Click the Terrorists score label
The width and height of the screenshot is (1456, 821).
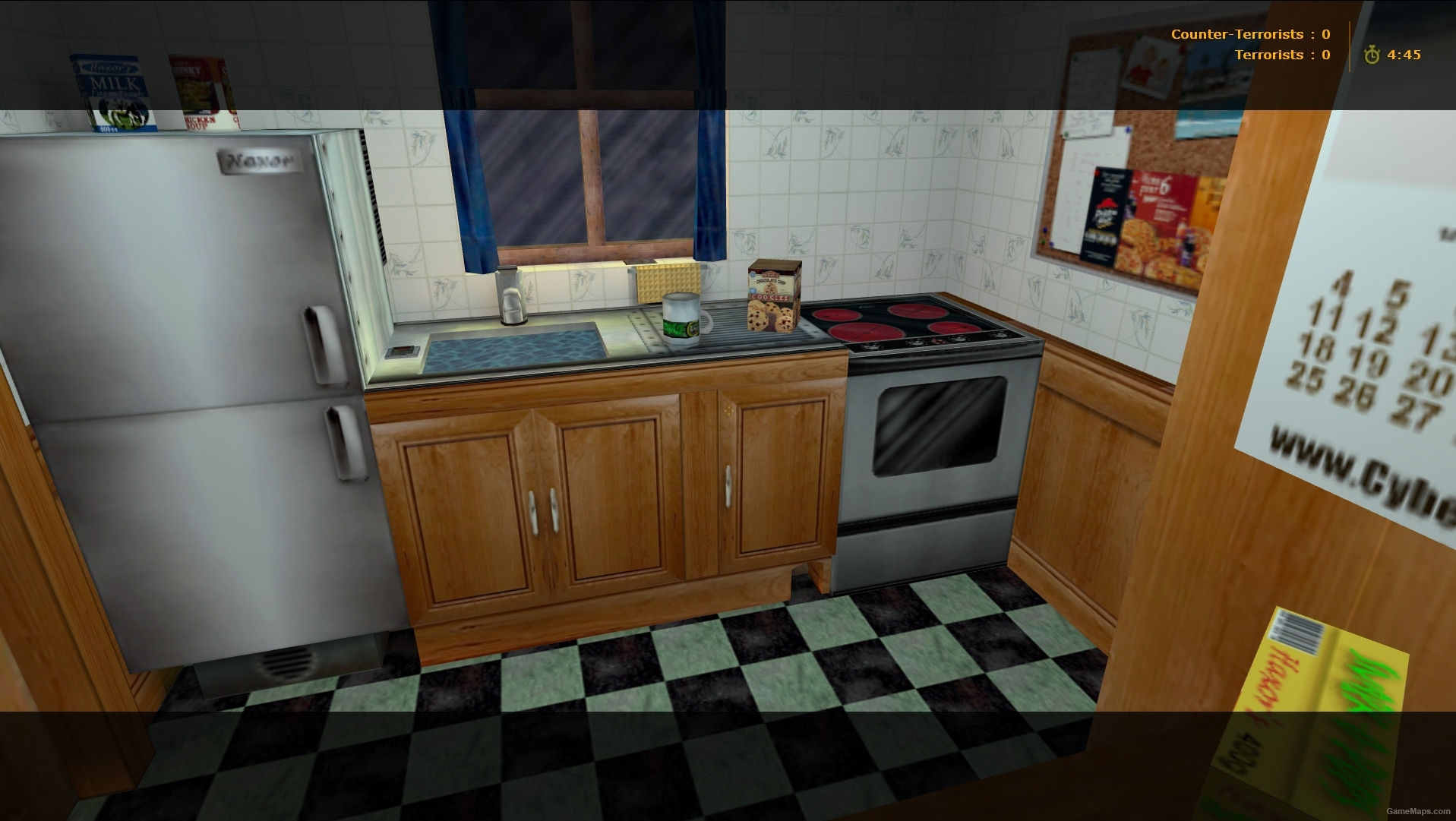click(1268, 54)
